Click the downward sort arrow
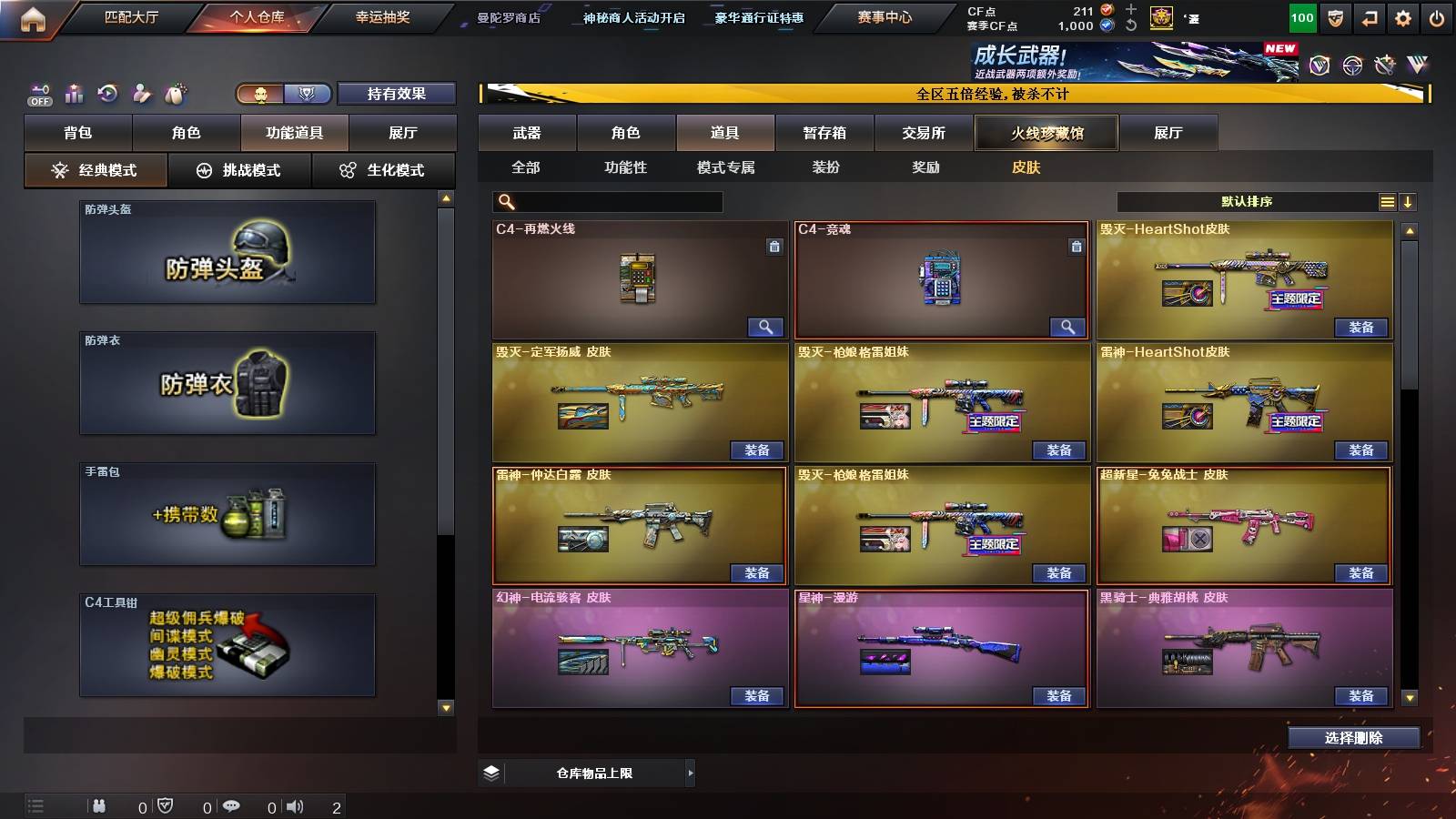The height and width of the screenshot is (819, 1456). click(1409, 201)
